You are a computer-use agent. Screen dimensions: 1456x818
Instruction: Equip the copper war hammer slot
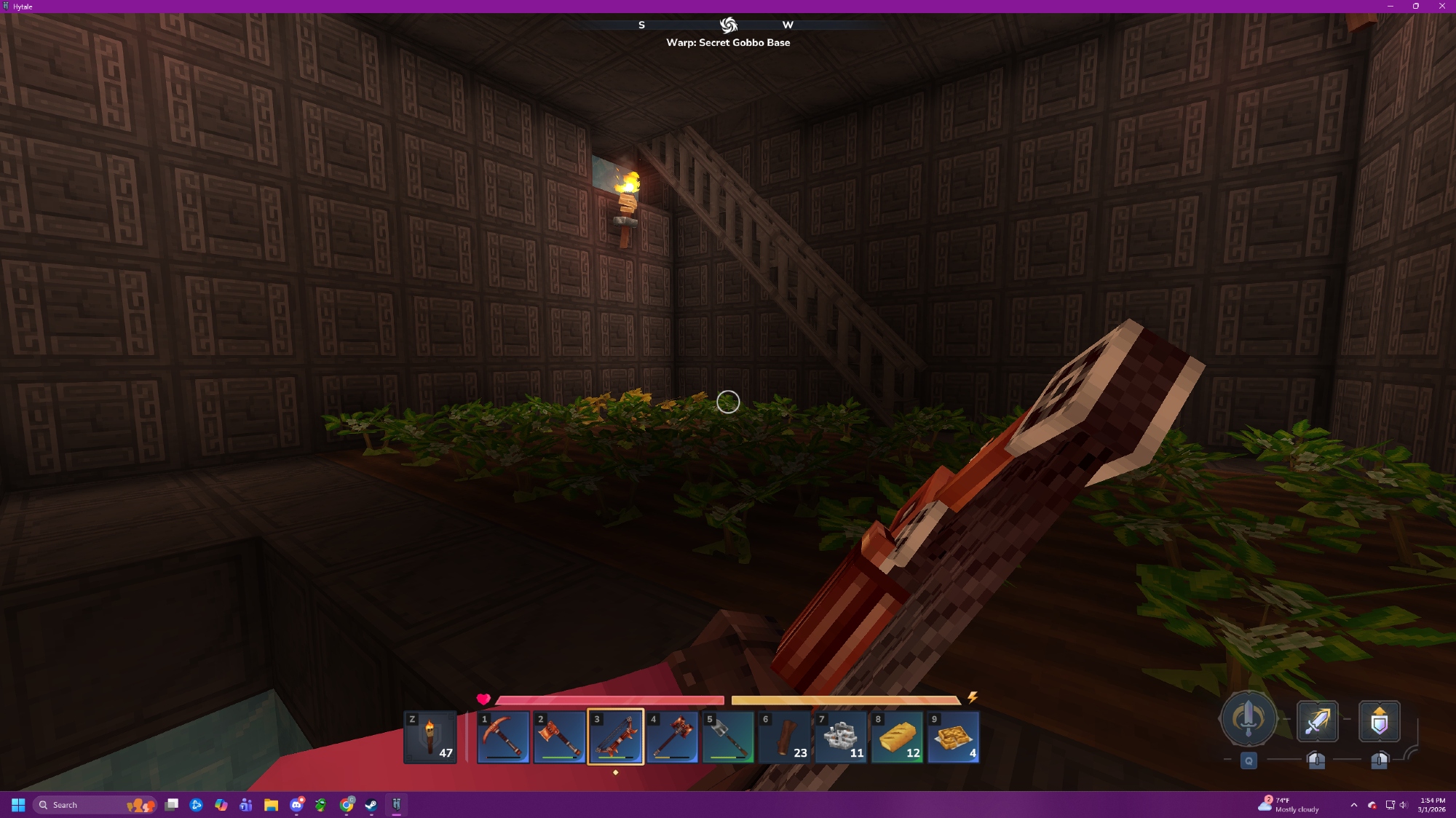(x=672, y=736)
